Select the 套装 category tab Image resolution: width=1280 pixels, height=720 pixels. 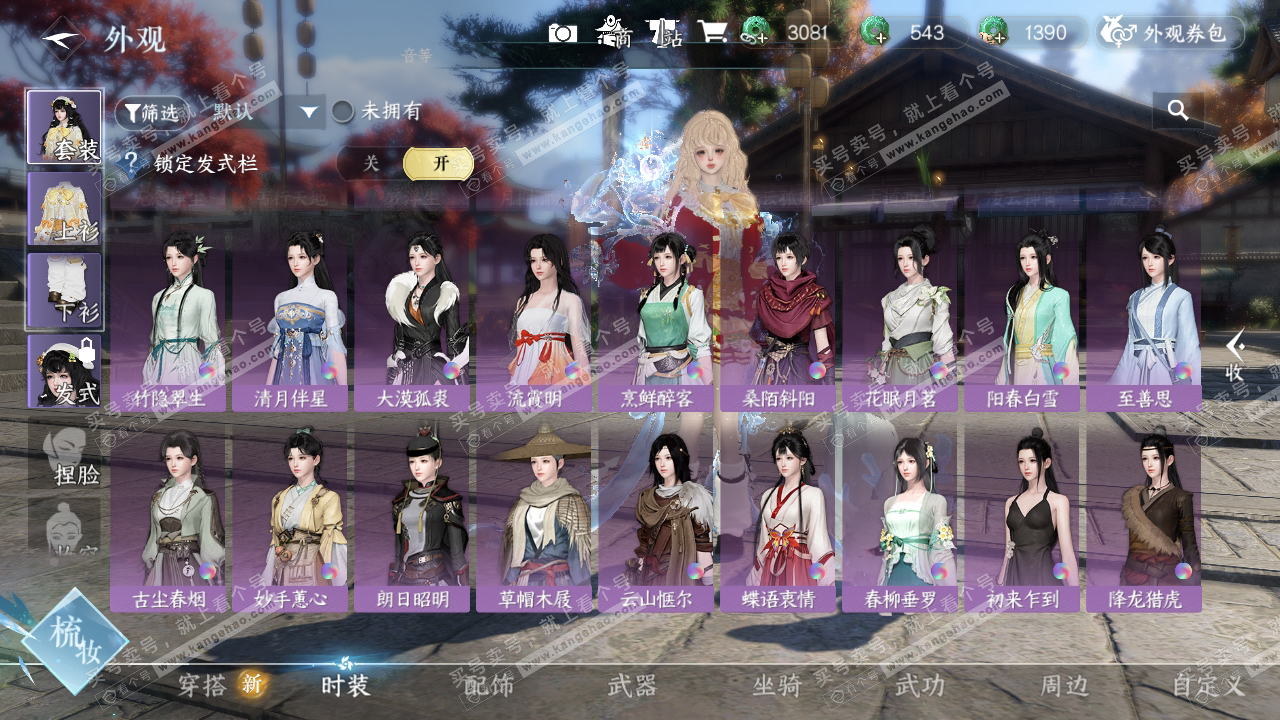point(64,127)
